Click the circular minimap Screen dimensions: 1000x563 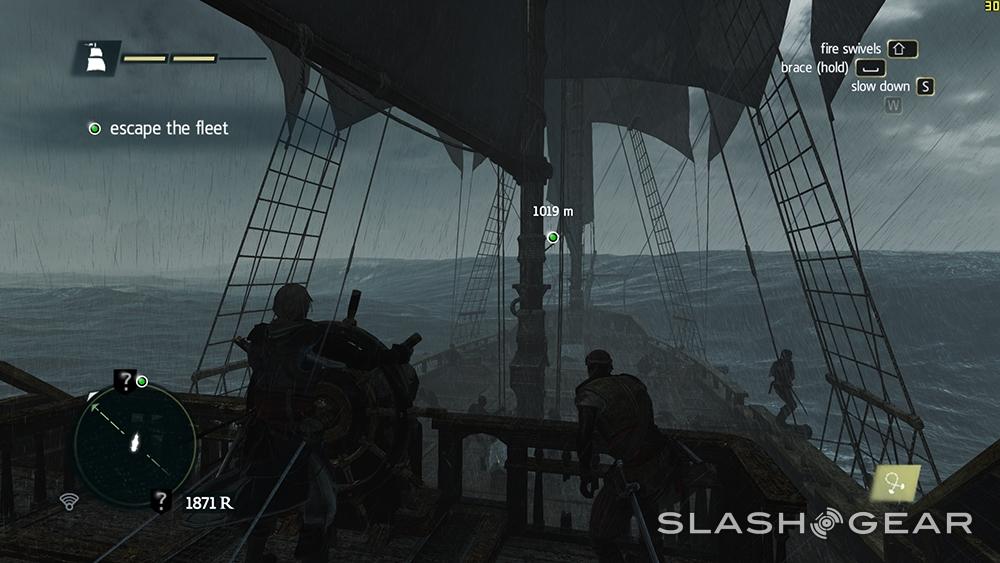[134, 444]
